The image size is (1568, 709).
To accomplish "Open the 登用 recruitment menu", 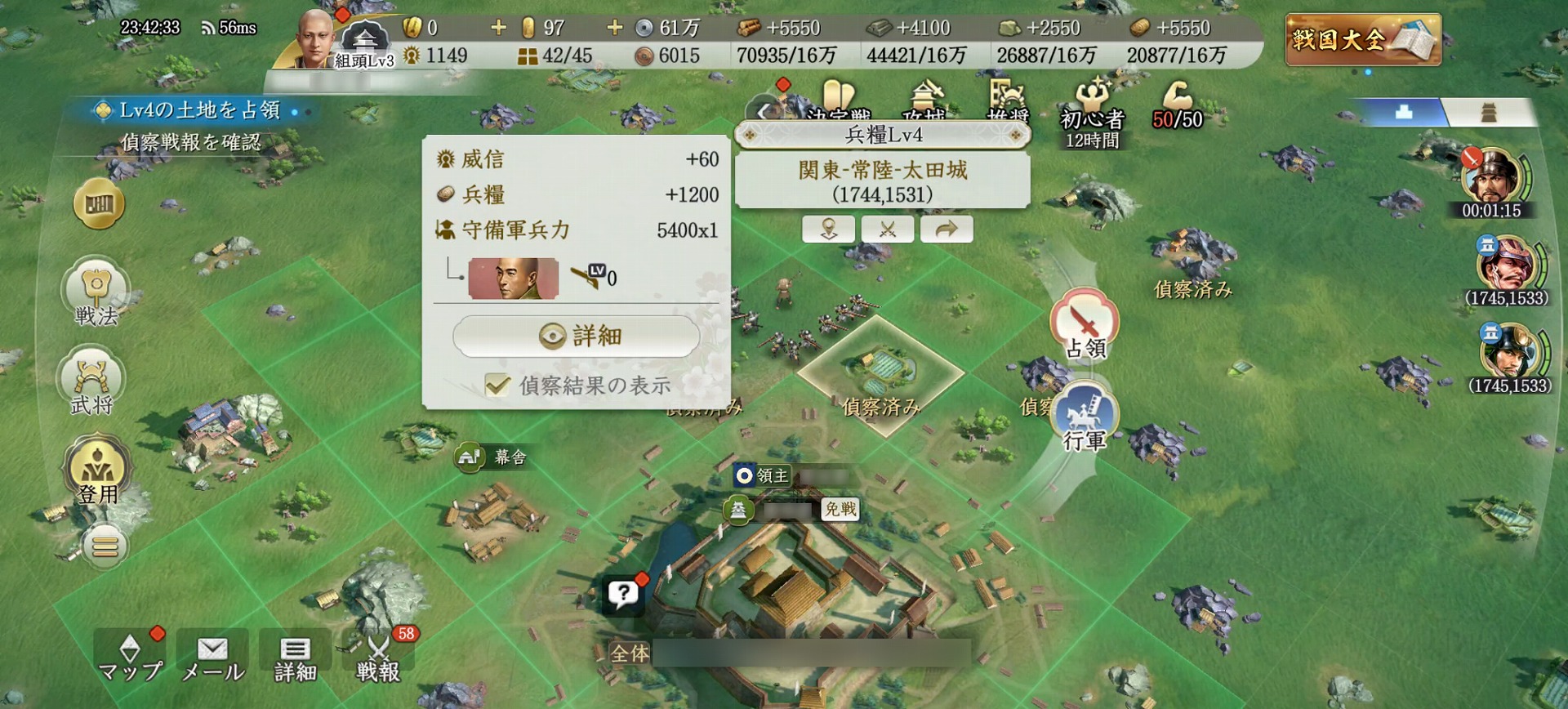I will point(97,470).
